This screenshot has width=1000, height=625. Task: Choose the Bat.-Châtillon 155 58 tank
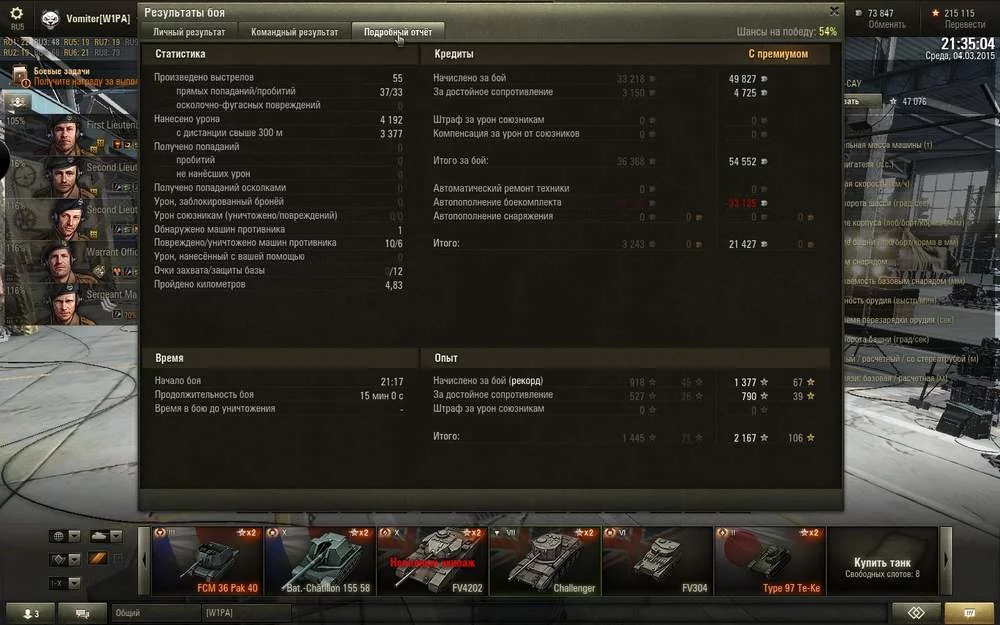[x=320, y=561]
